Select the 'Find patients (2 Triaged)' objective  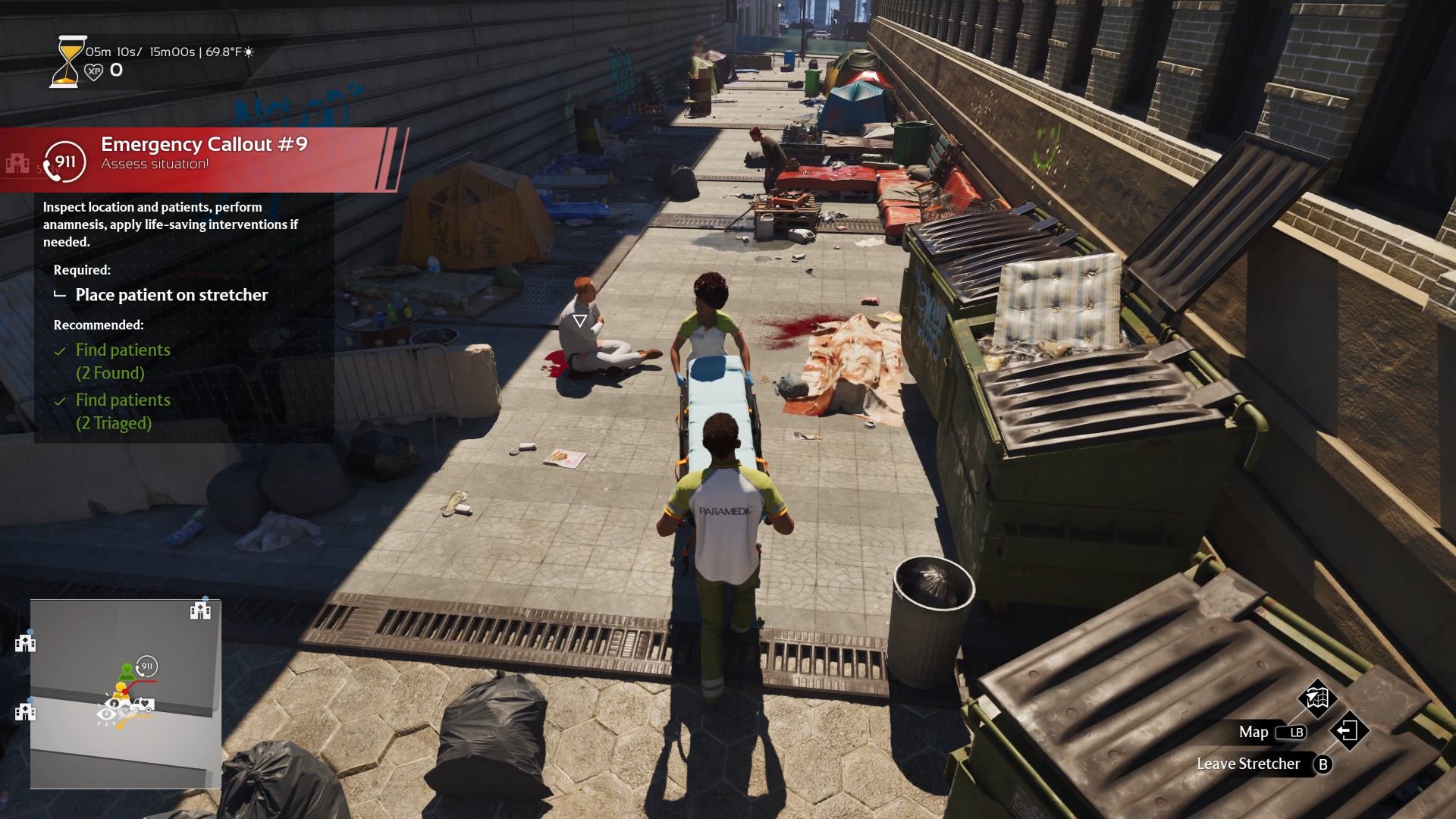123,411
